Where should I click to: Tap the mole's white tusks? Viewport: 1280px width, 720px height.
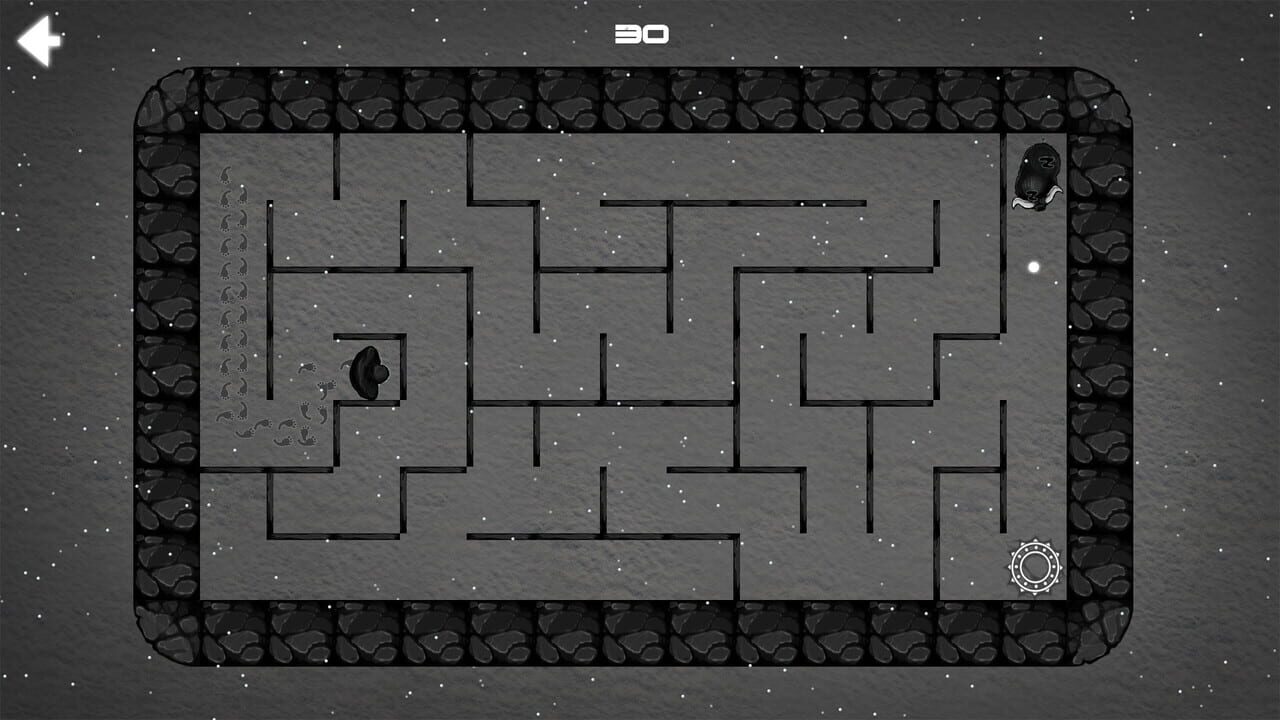1036,200
